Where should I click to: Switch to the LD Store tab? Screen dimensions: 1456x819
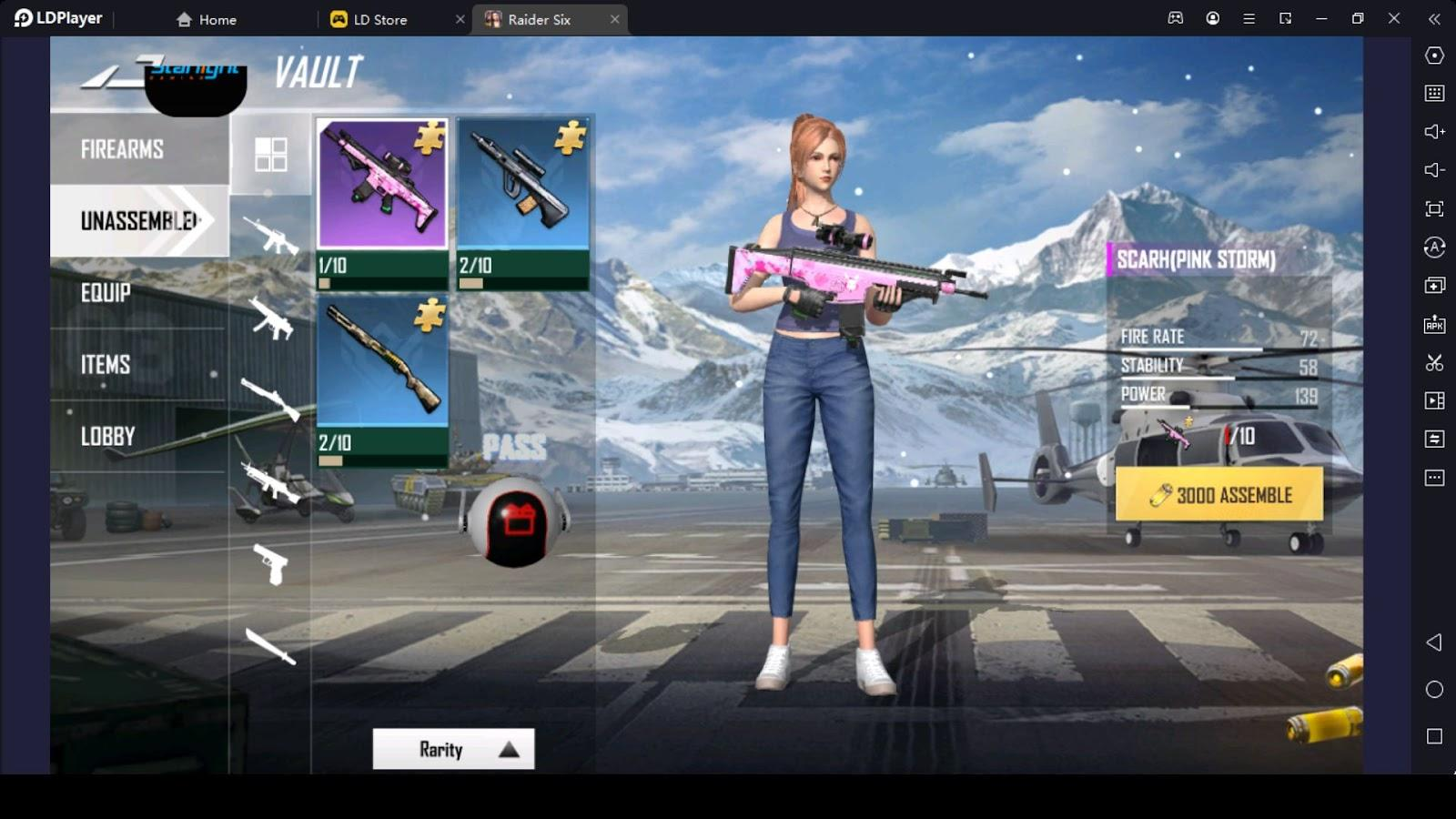click(379, 19)
